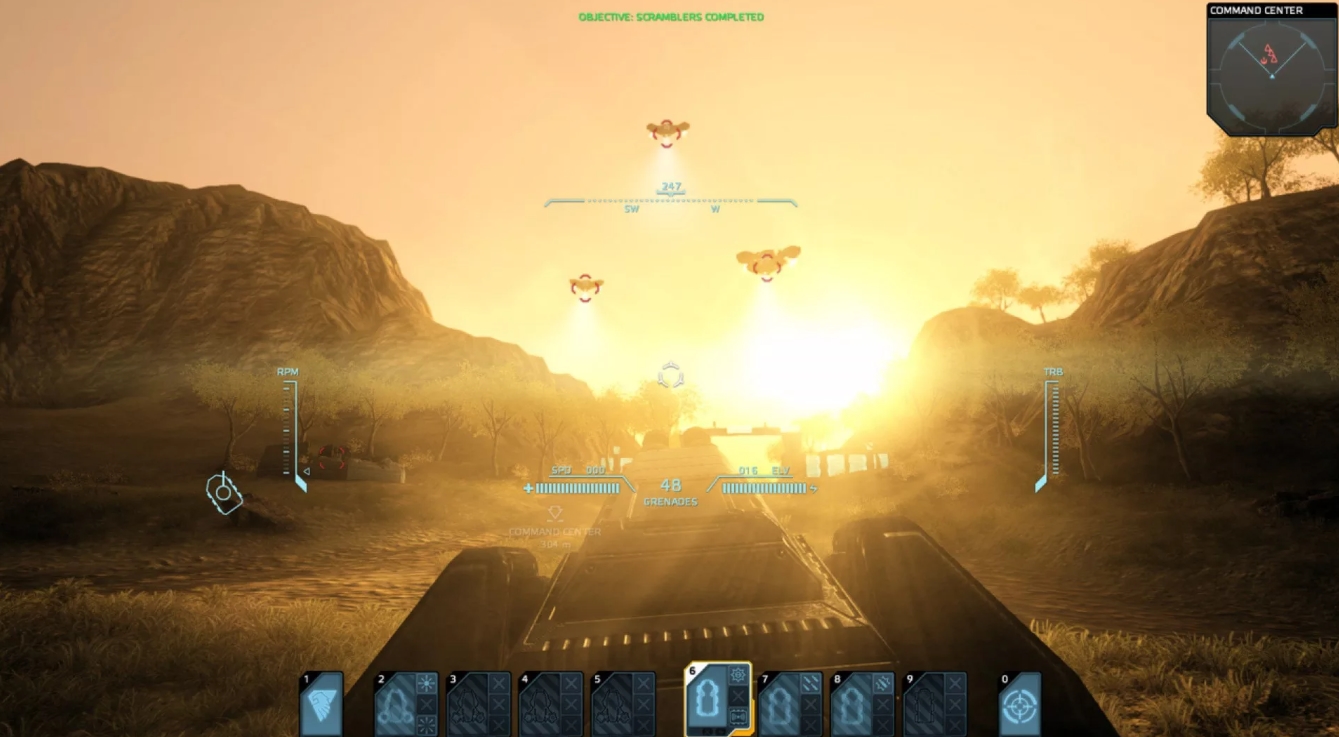Click the ELV elevation bar
This screenshot has height=737, width=1339.
[x=764, y=490]
